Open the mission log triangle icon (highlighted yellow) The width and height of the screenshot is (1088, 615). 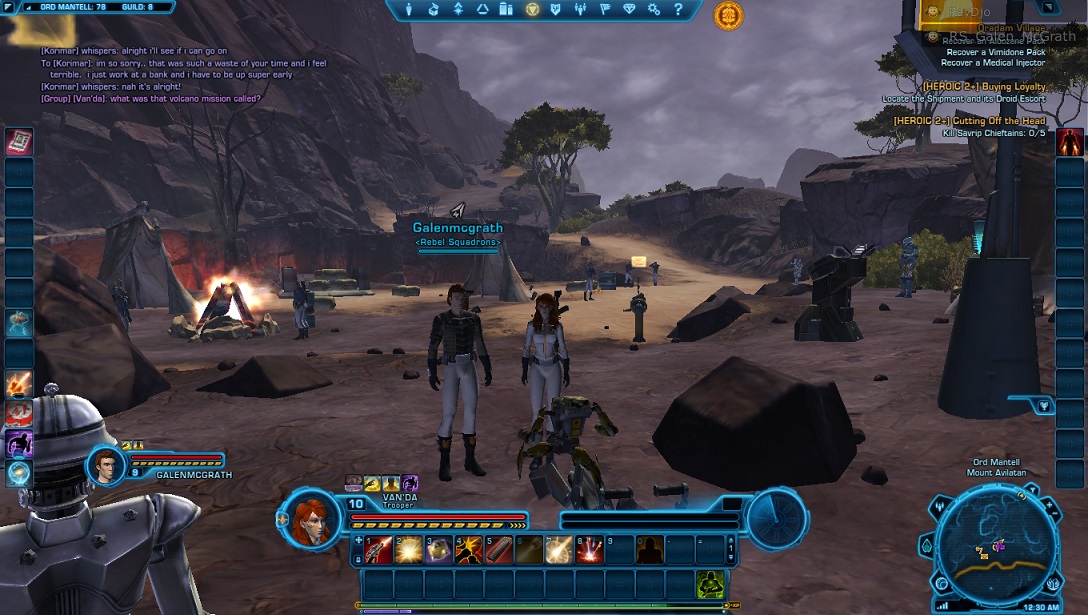pyautogui.click(x=532, y=10)
